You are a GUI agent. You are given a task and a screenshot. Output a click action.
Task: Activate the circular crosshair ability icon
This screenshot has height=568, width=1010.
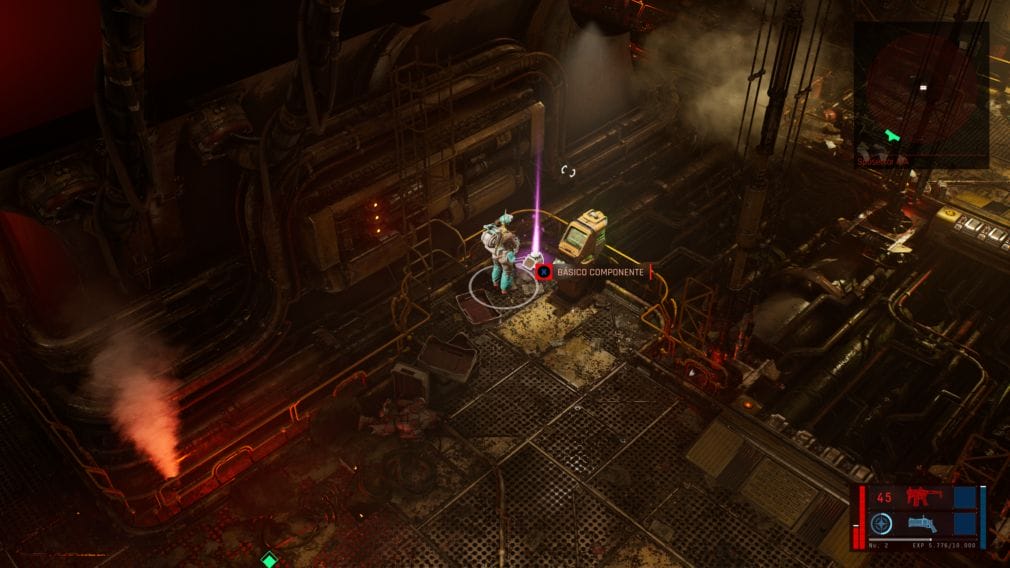point(881,523)
